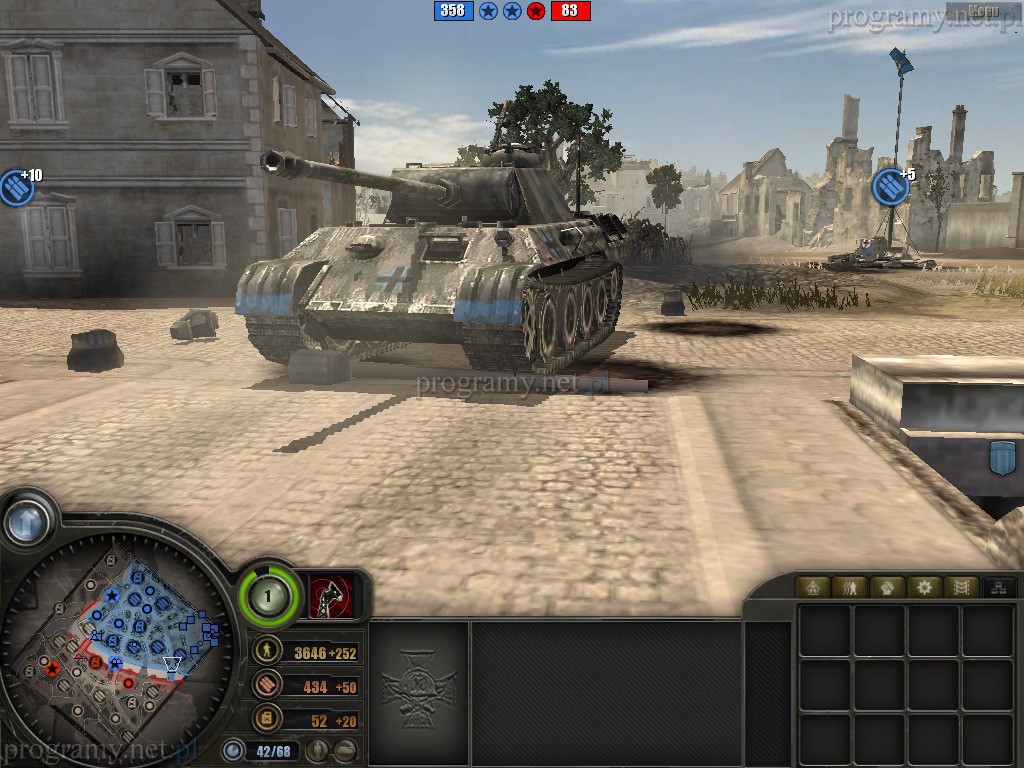
Task: Click the infantry filter button beside population
Action: (316, 750)
